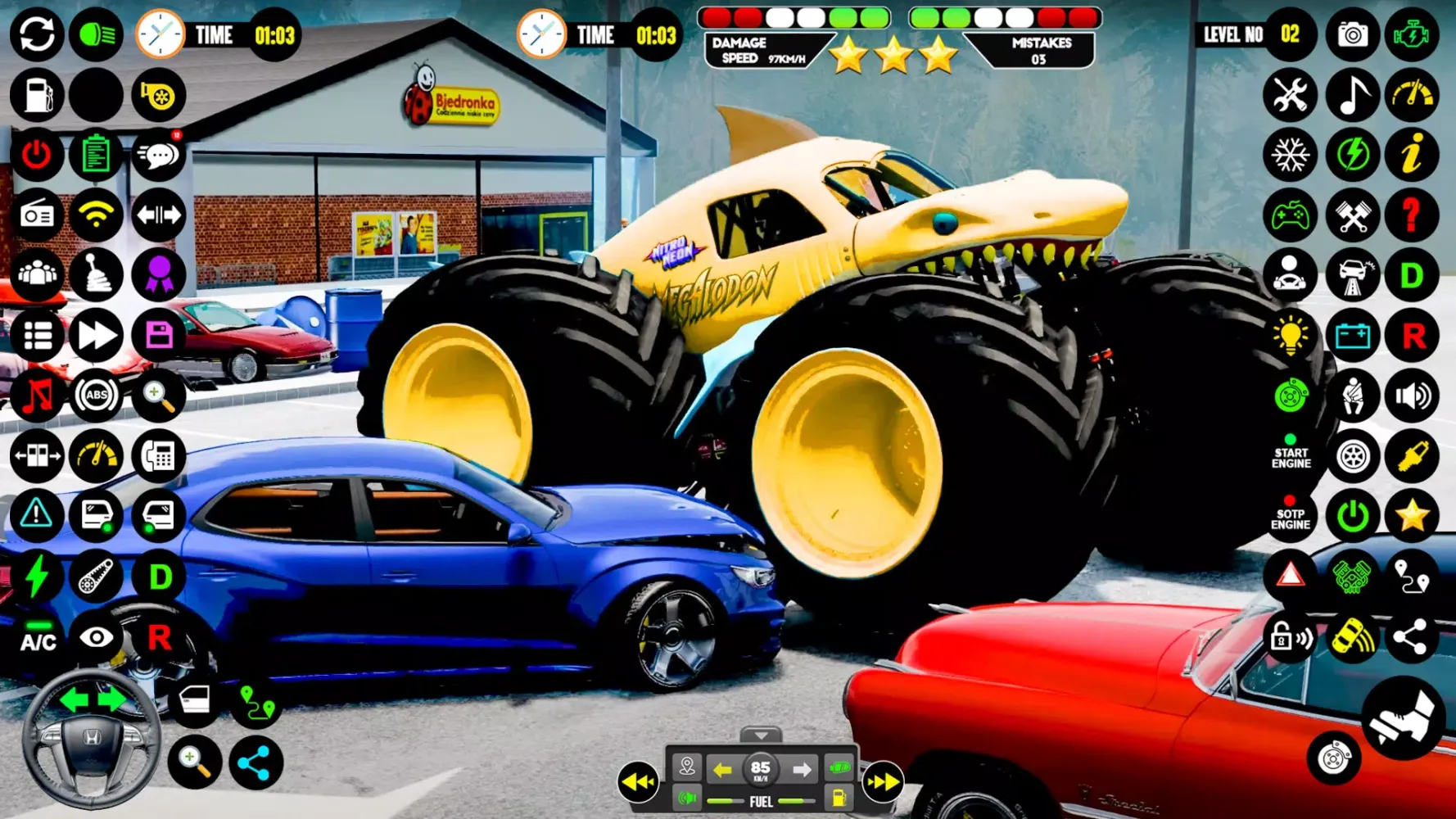
Task: Click the share icon on the right panel
Action: (1413, 637)
